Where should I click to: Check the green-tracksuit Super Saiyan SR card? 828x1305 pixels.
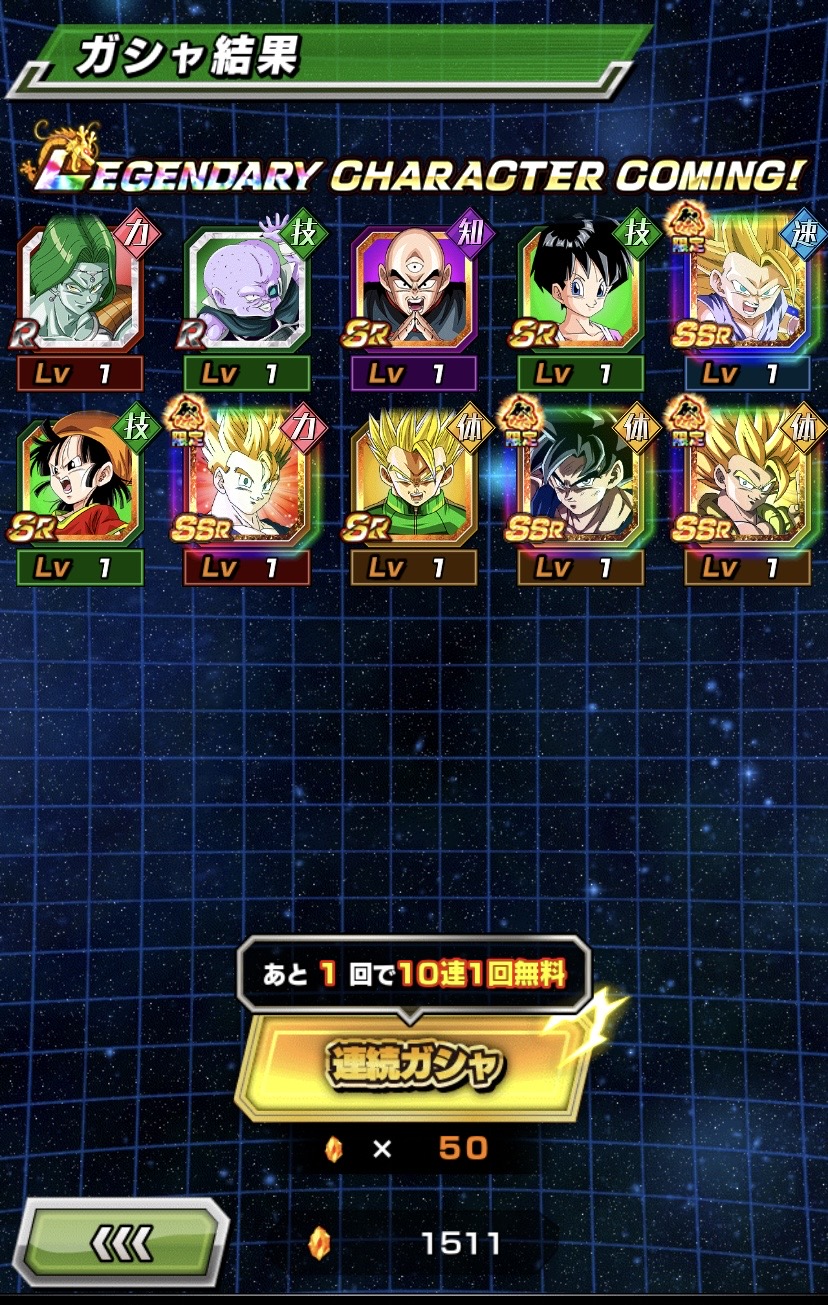tap(413, 482)
